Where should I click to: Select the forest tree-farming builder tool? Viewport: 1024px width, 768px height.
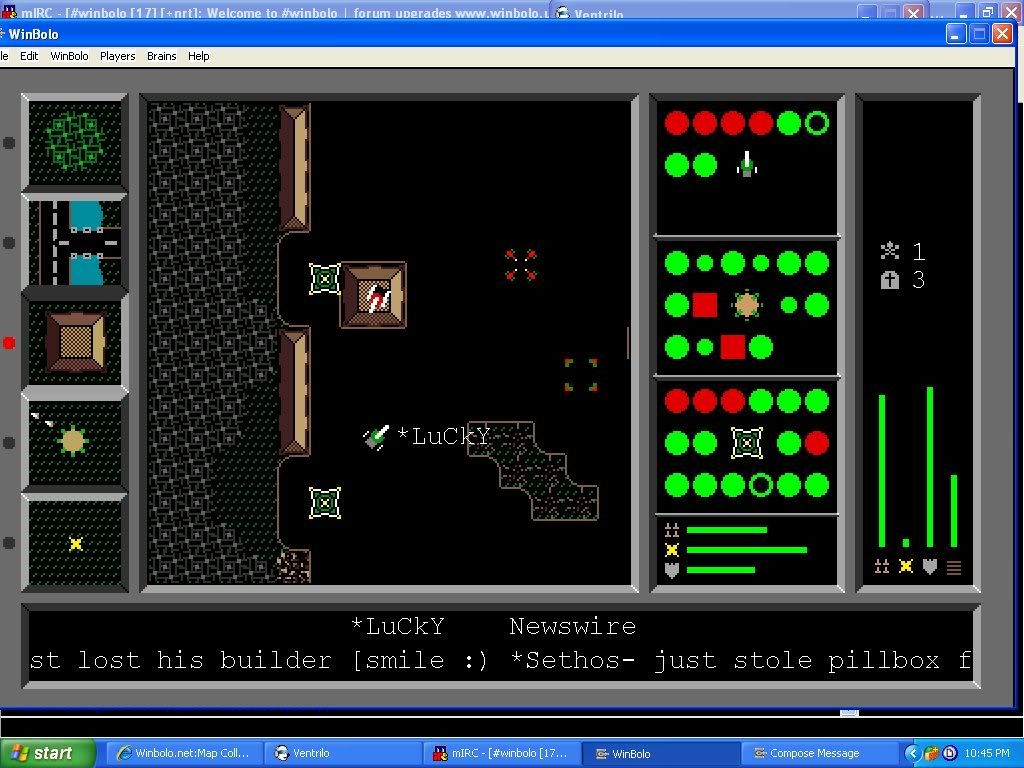pyautogui.click(x=75, y=141)
